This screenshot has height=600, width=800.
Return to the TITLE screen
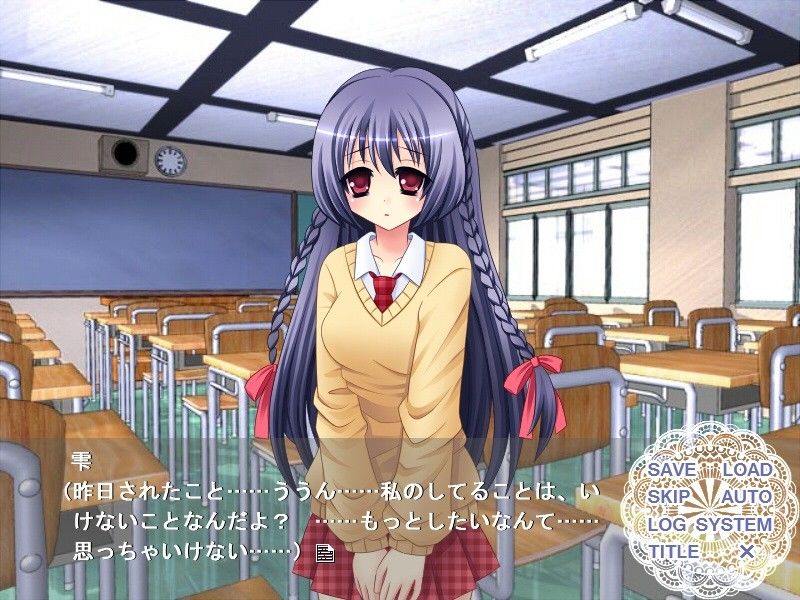[673, 551]
